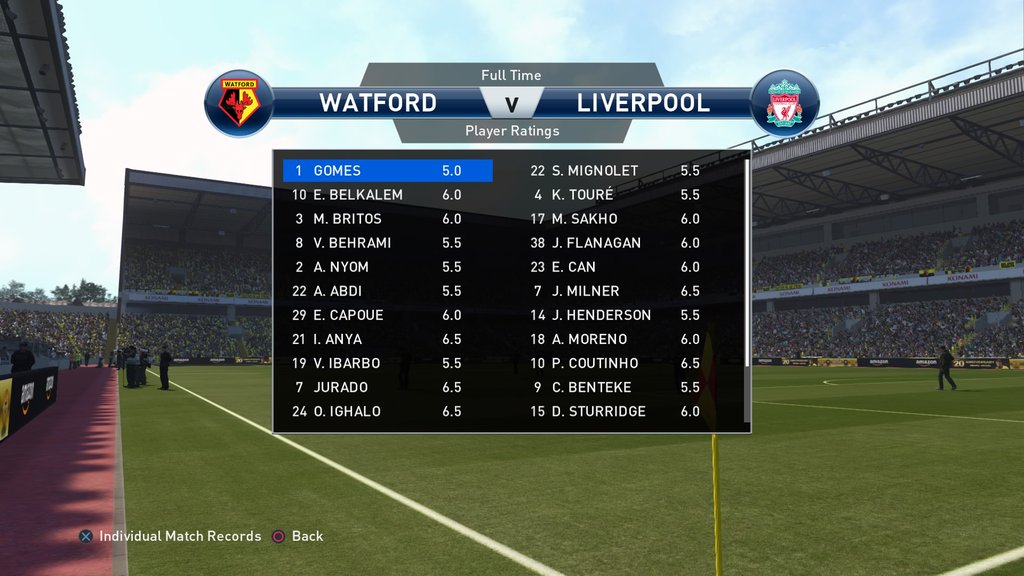Choose J. Milner from the list
The width and height of the screenshot is (1024, 576).
point(614,291)
